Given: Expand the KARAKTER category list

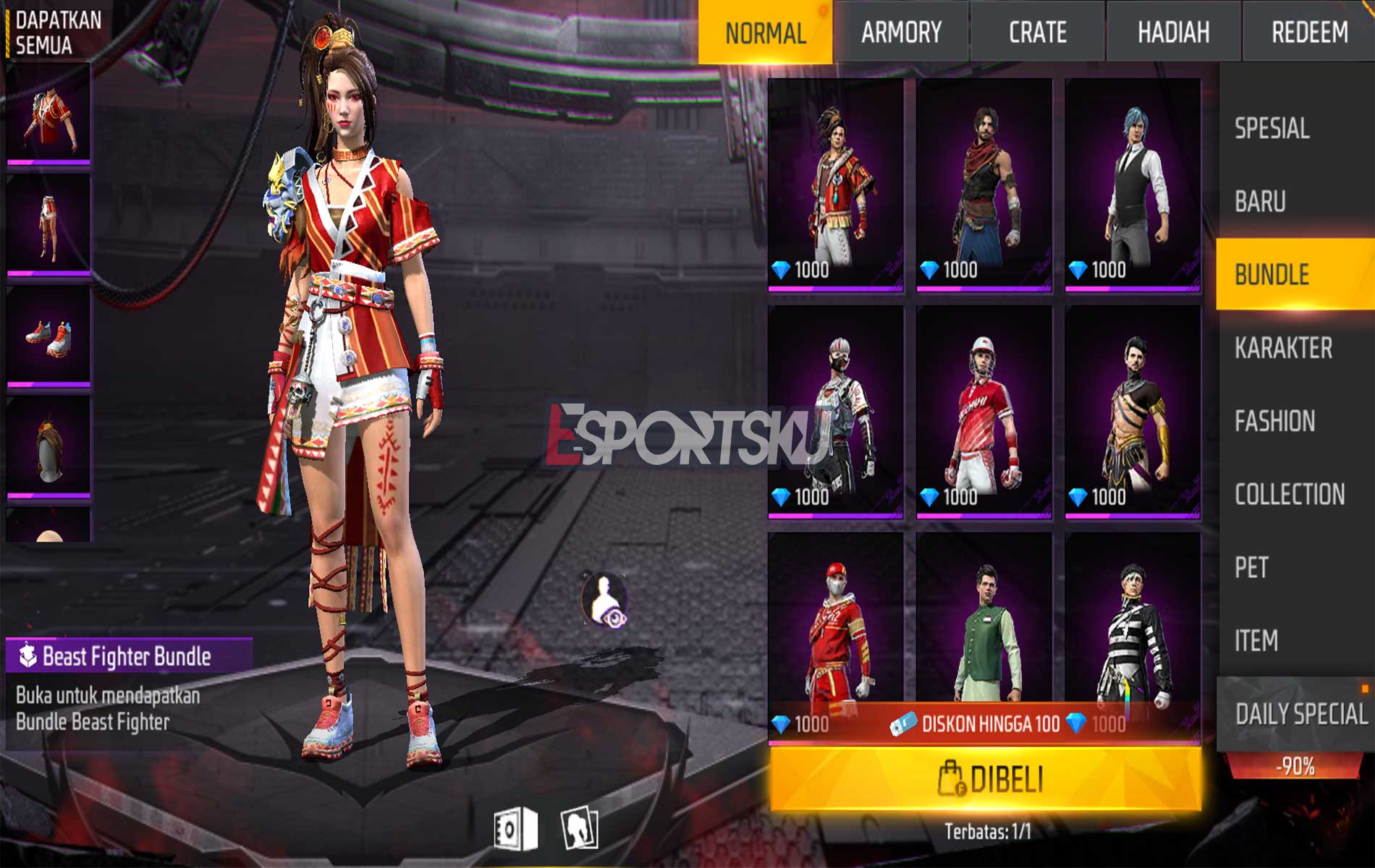Looking at the screenshot, I should coord(1285,347).
